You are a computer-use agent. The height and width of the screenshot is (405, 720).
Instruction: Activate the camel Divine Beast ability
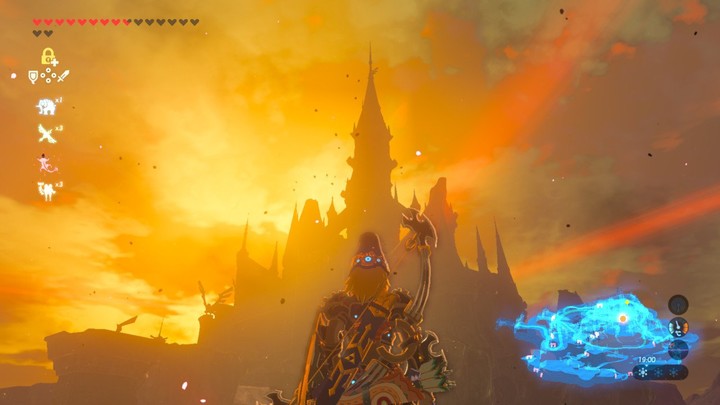(46, 190)
